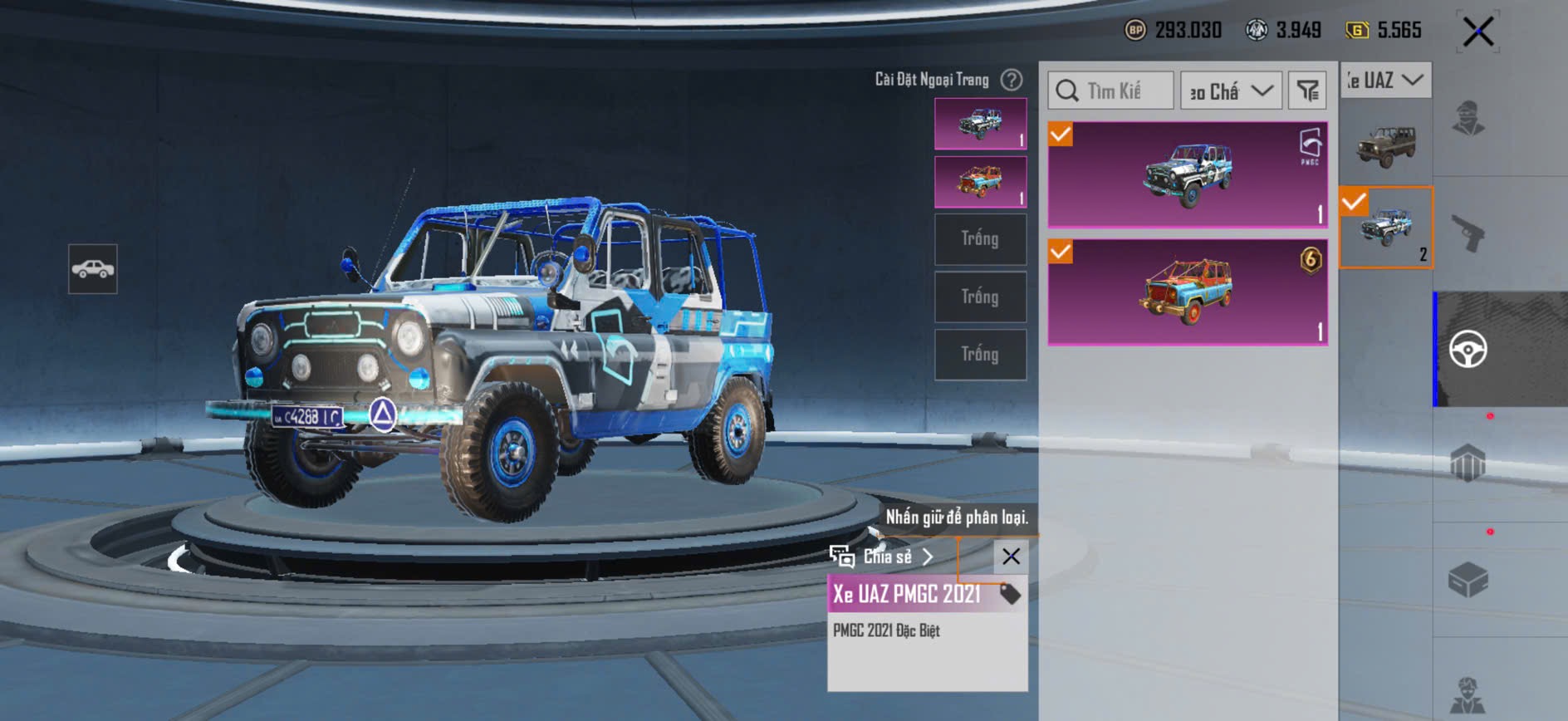Click the tag icon on the item title
Image resolution: width=1568 pixels, height=721 pixels.
point(1009,594)
